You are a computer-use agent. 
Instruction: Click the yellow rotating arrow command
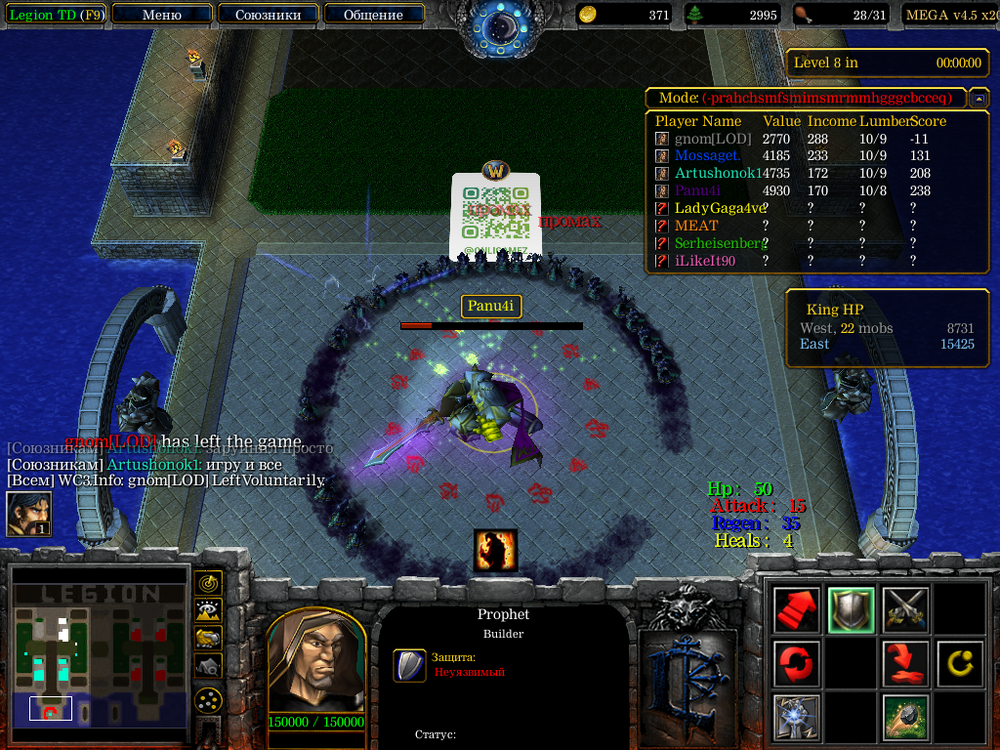[x=960, y=663]
